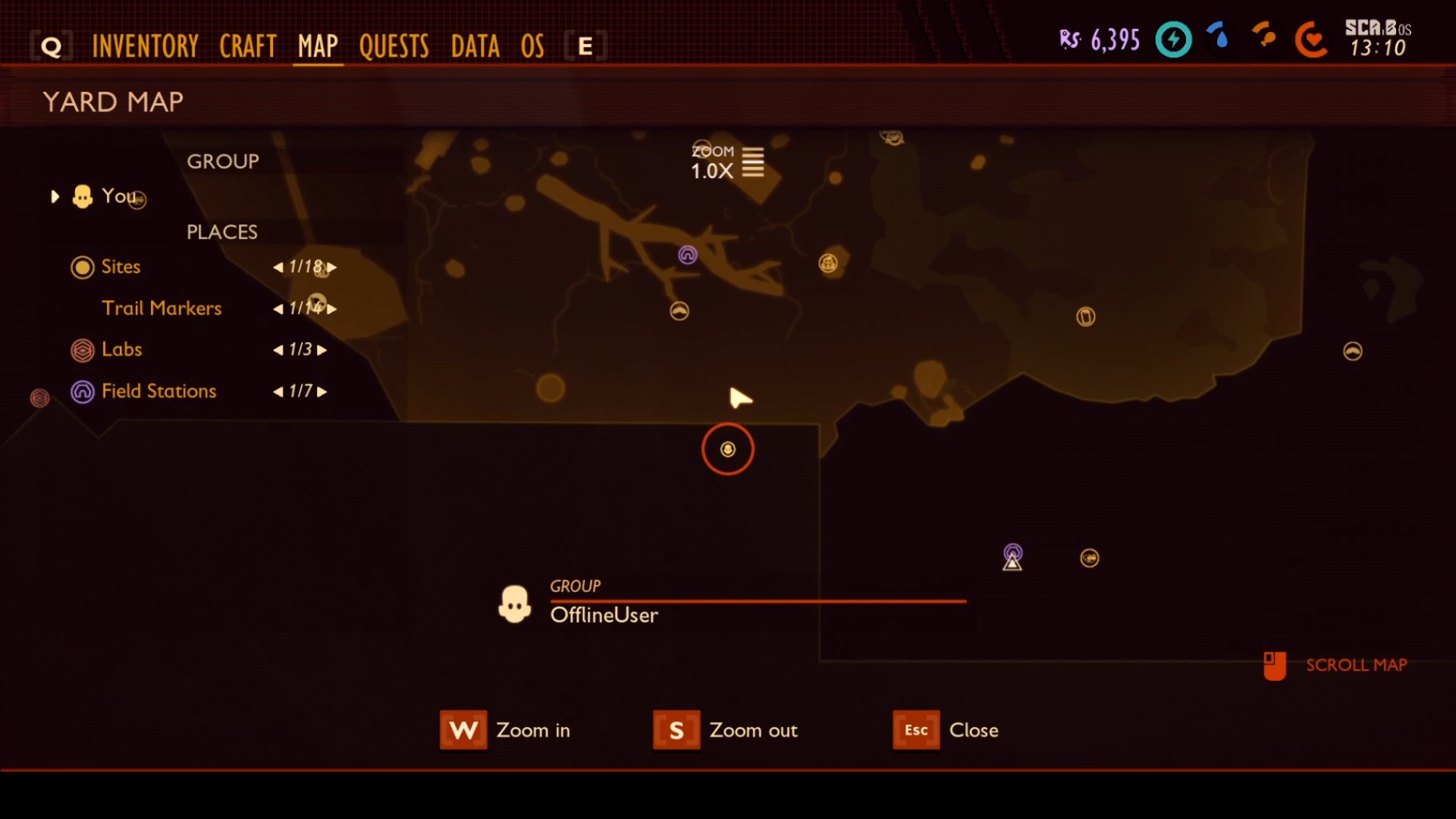The width and height of the screenshot is (1456, 819).
Task: Click the Scroll Map mouse icon
Action: [x=1276, y=665]
